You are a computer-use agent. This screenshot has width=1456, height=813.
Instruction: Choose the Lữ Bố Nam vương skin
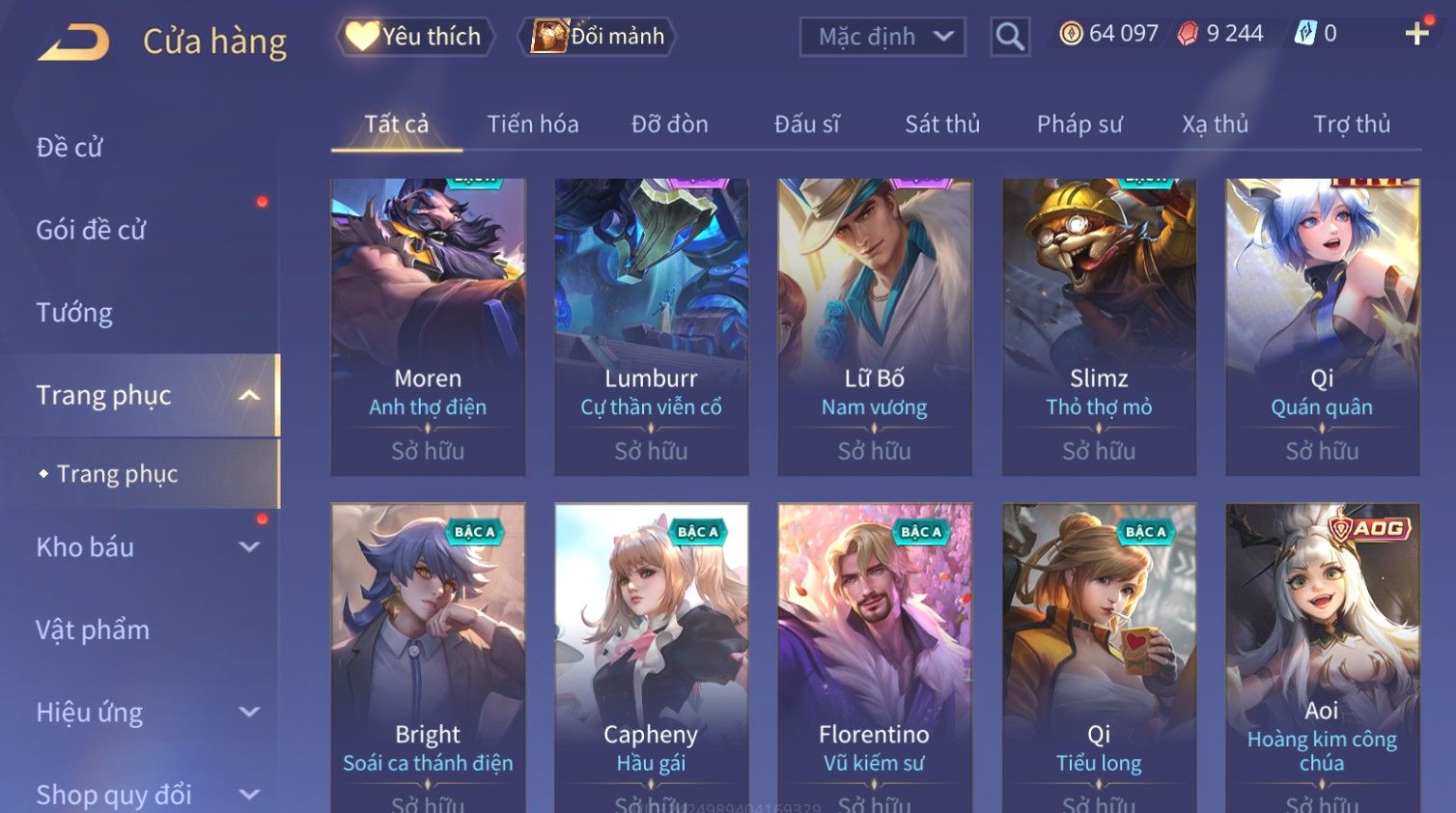(x=874, y=326)
